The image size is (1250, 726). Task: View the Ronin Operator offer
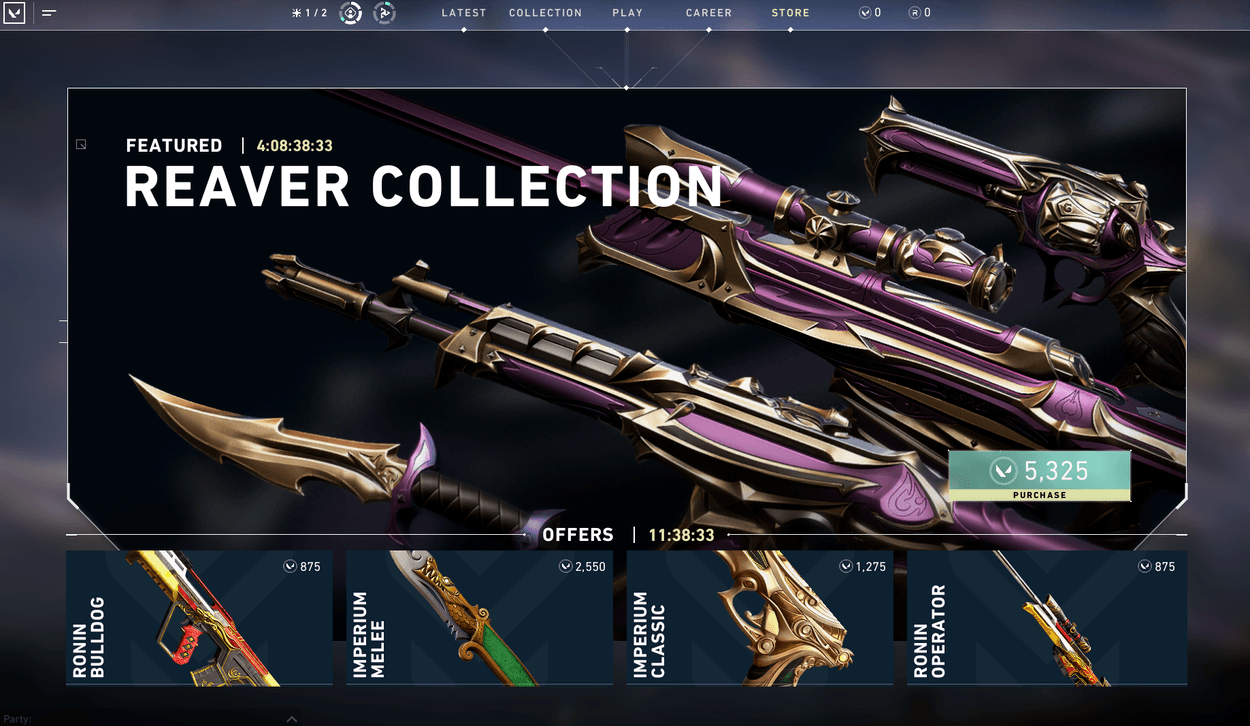click(1046, 617)
